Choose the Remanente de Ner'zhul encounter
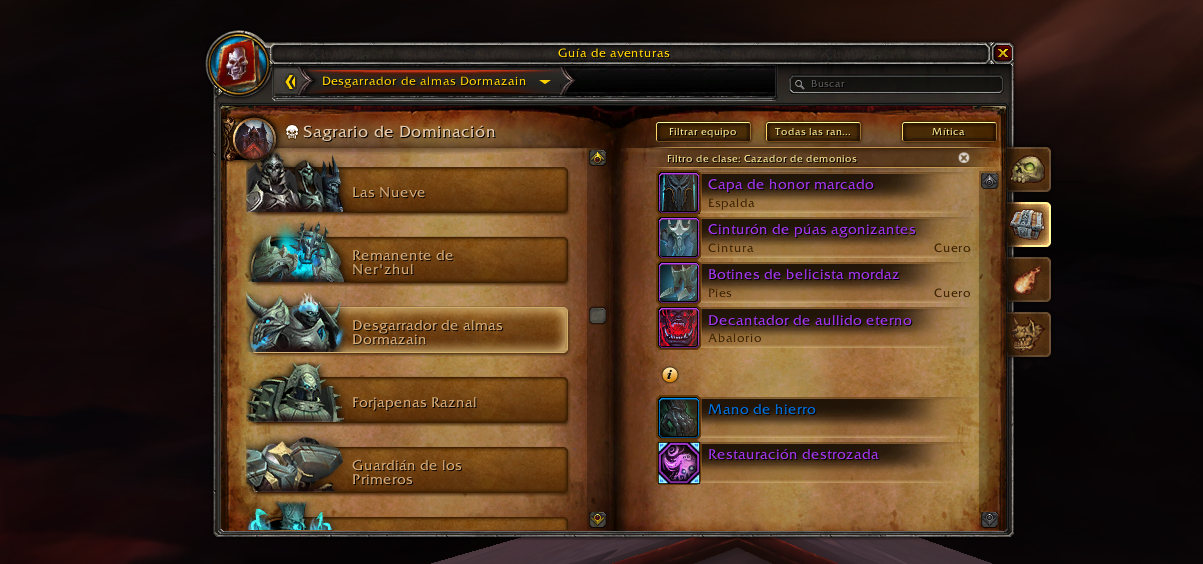 408,261
